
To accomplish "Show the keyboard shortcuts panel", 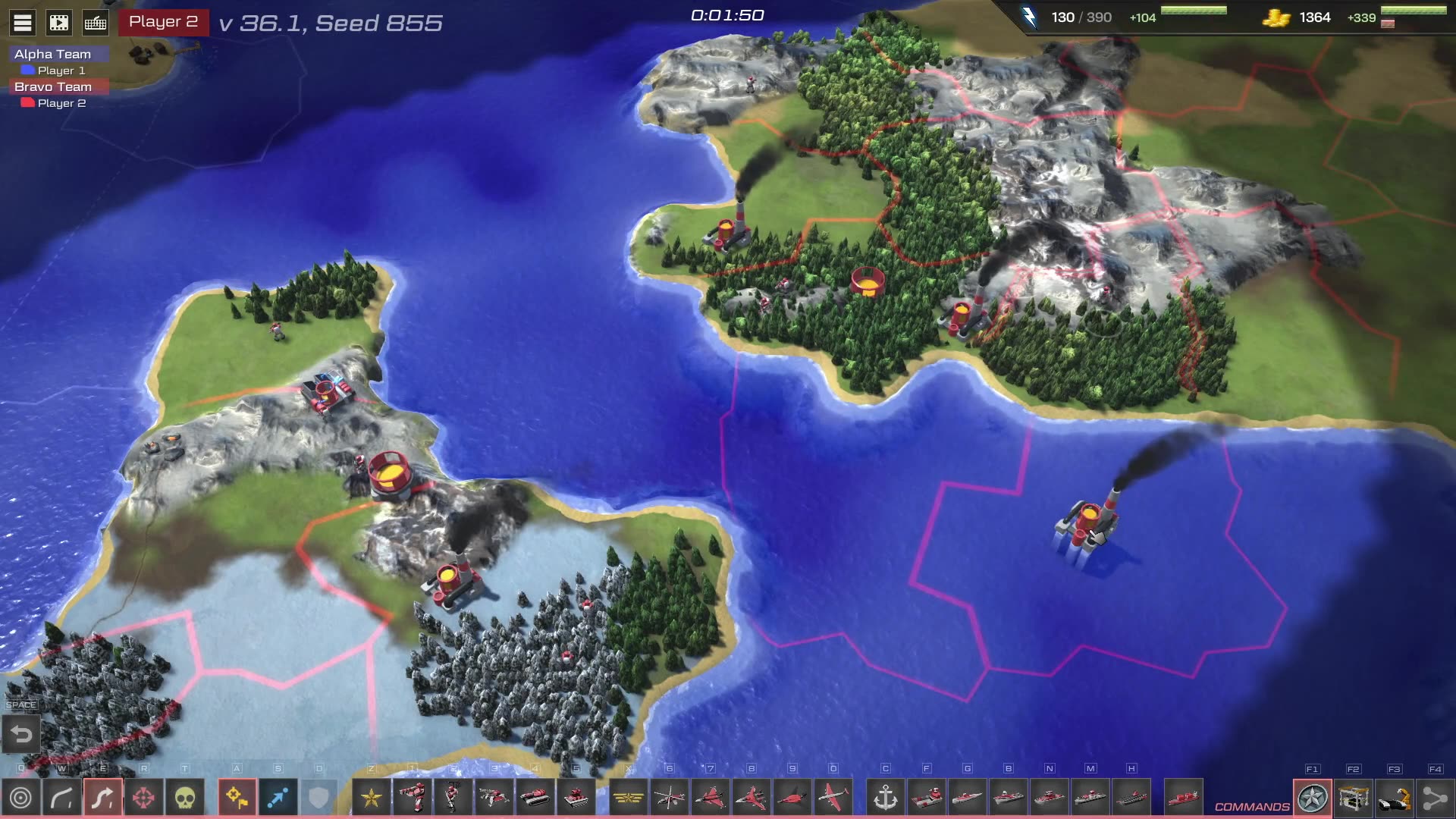I will (x=96, y=23).
